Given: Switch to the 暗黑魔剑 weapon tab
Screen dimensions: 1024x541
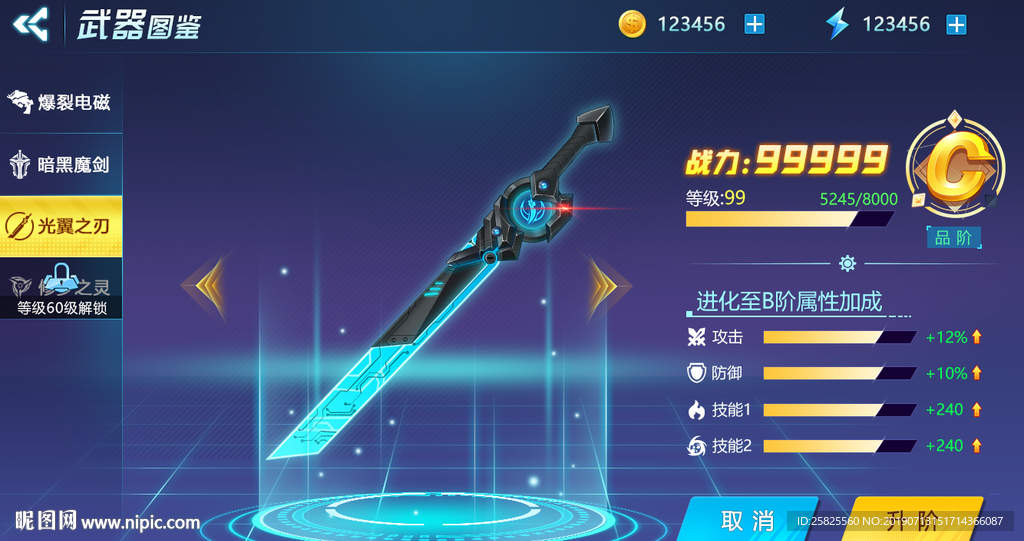Looking at the screenshot, I should pyautogui.click(x=61, y=164).
